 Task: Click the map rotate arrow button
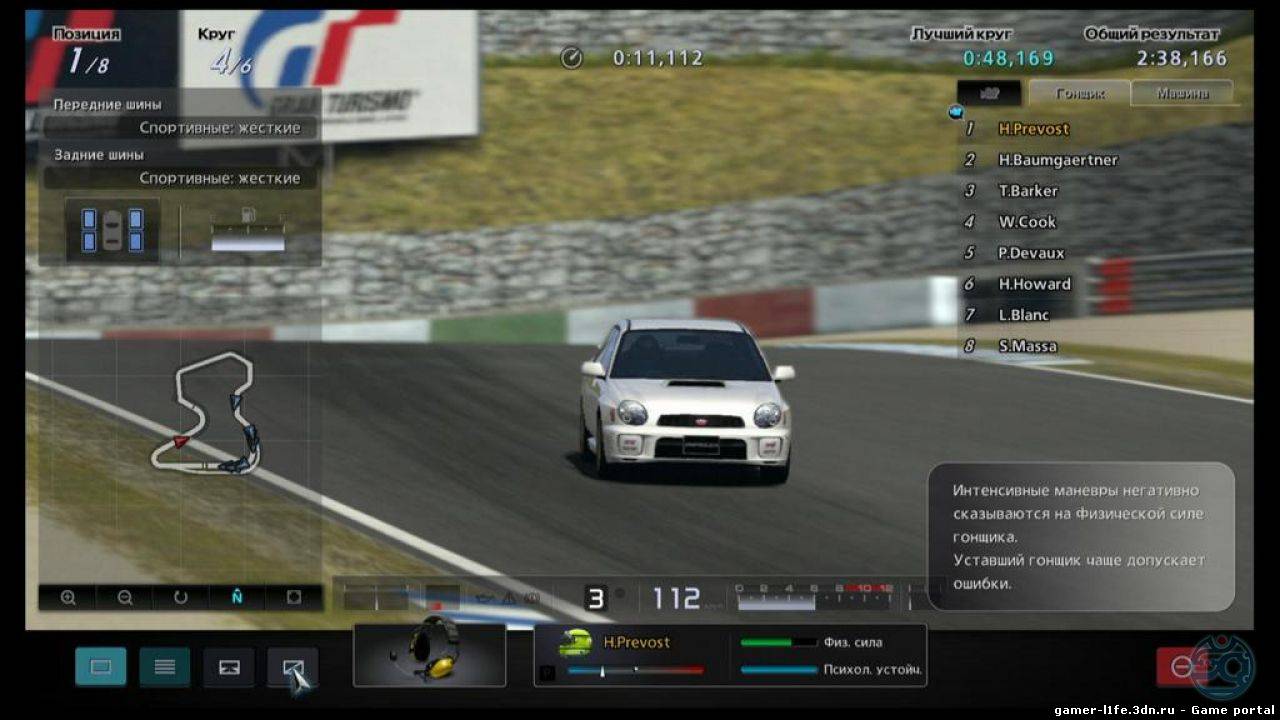[181, 598]
